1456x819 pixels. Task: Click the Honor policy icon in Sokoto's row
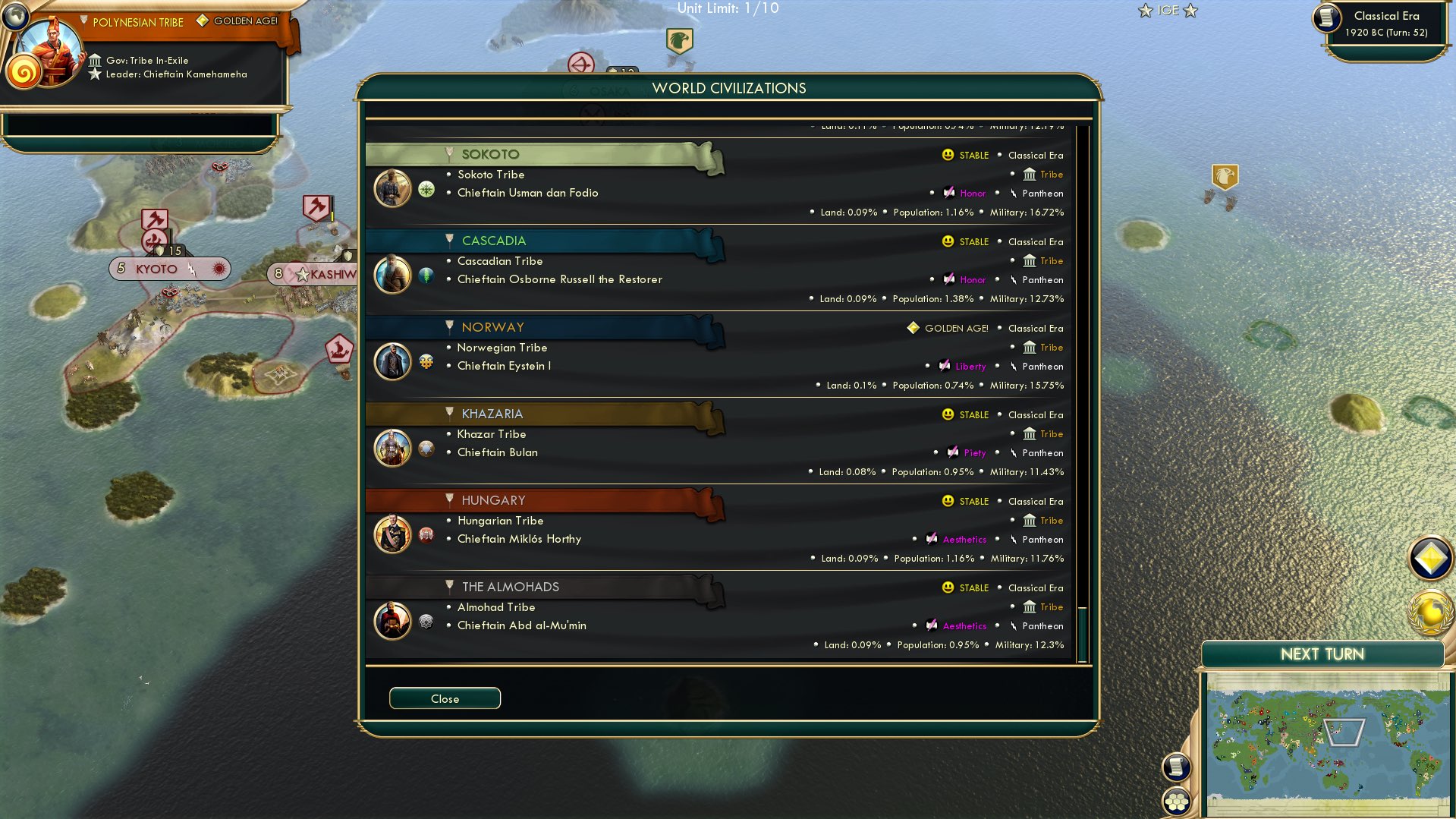948,194
